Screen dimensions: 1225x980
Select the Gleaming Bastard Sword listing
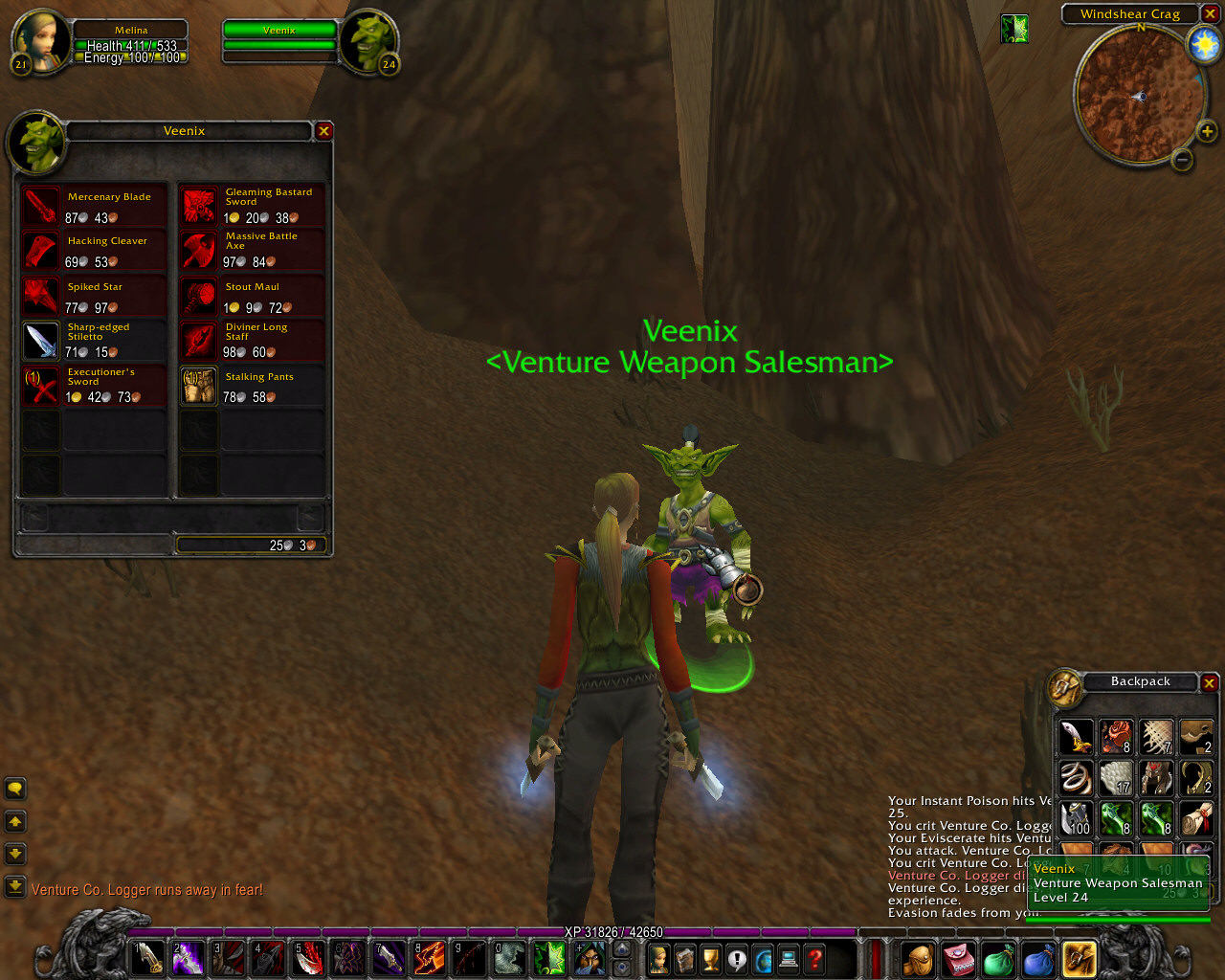tap(199, 206)
